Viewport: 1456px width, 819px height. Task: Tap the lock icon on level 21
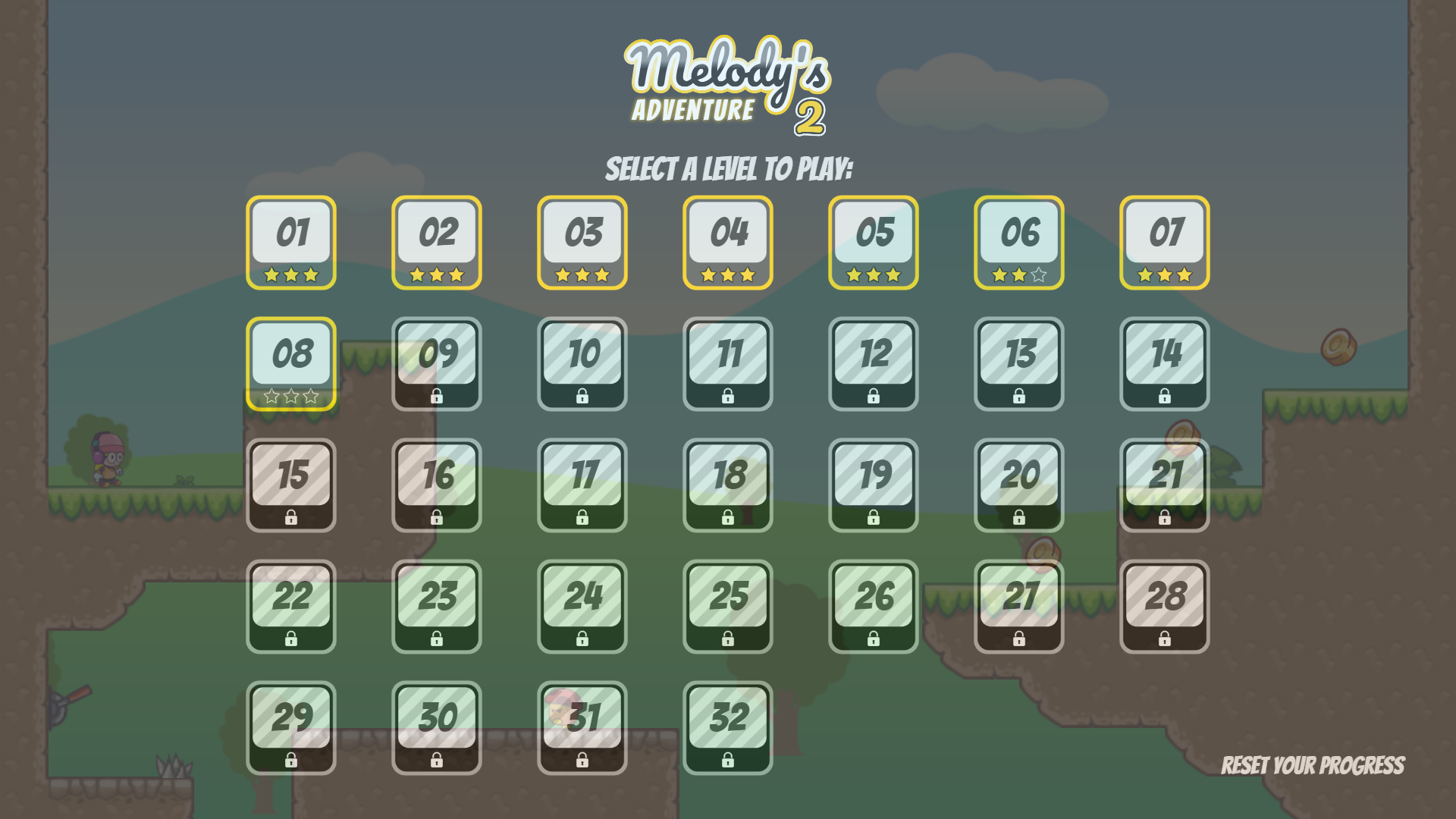[x=1165, y=518]
